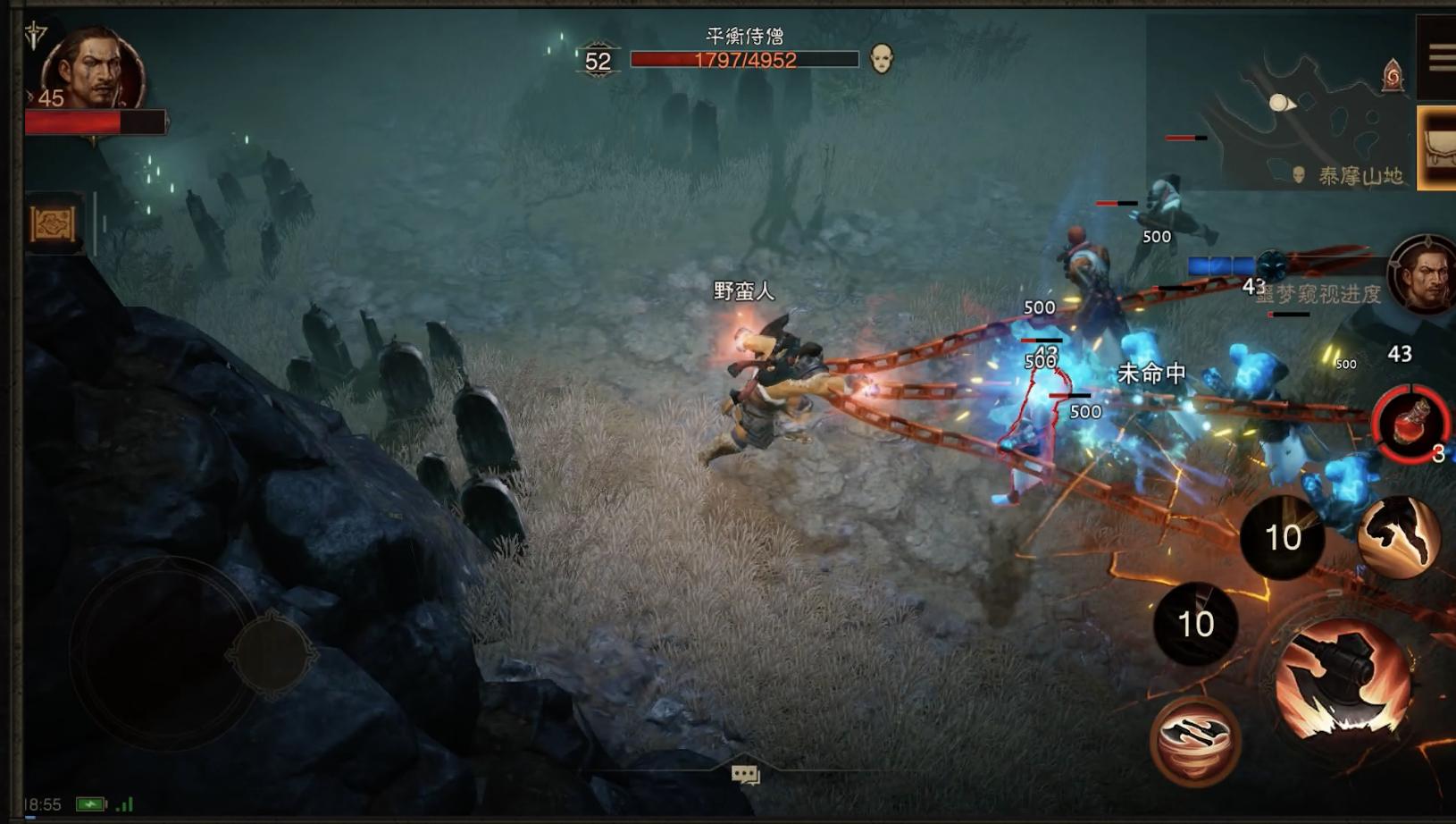
Task: Use the red health potion
Action: [x=1411, y=423]
